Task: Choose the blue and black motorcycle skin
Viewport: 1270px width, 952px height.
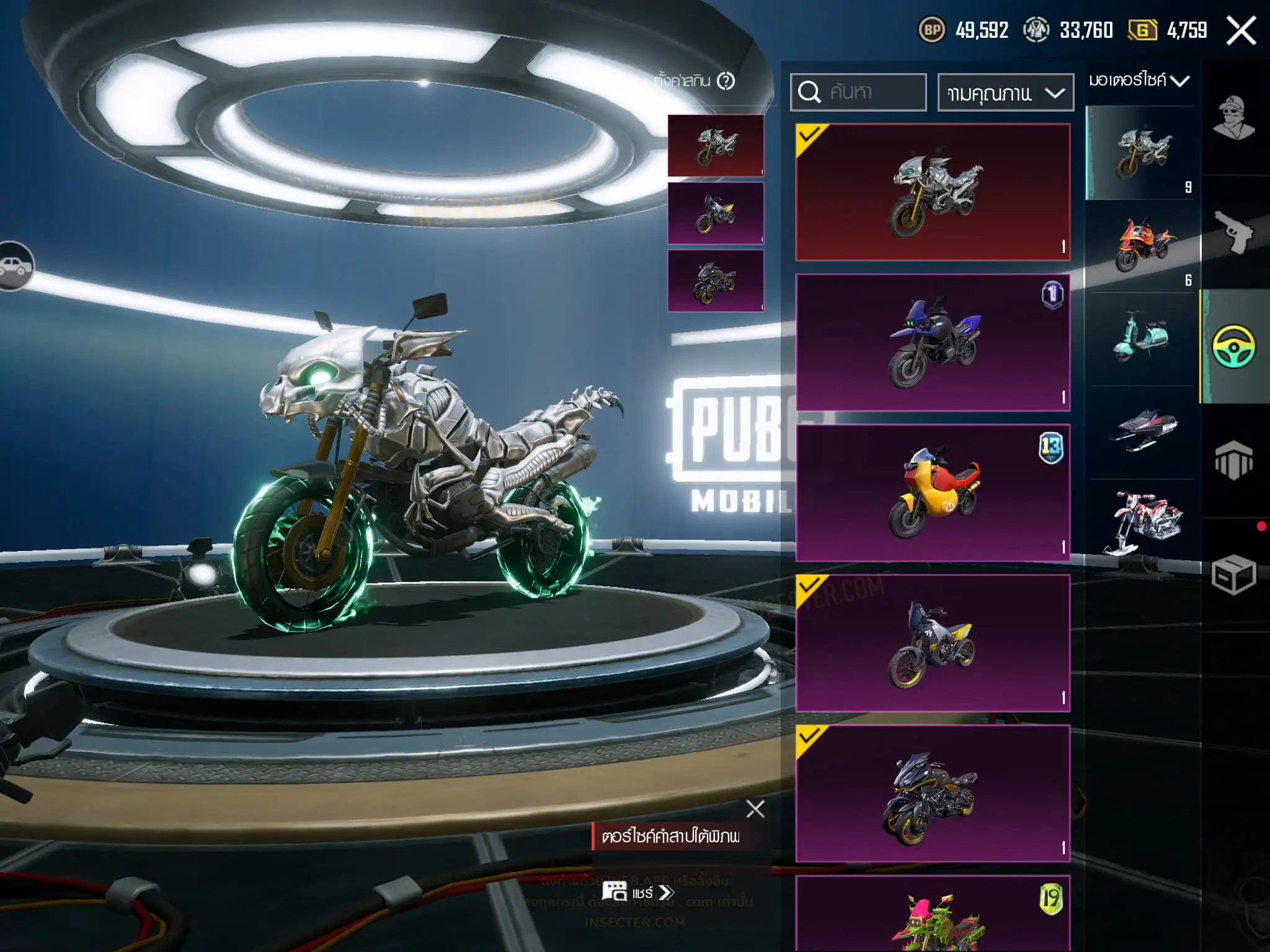Action: (933, 343)
